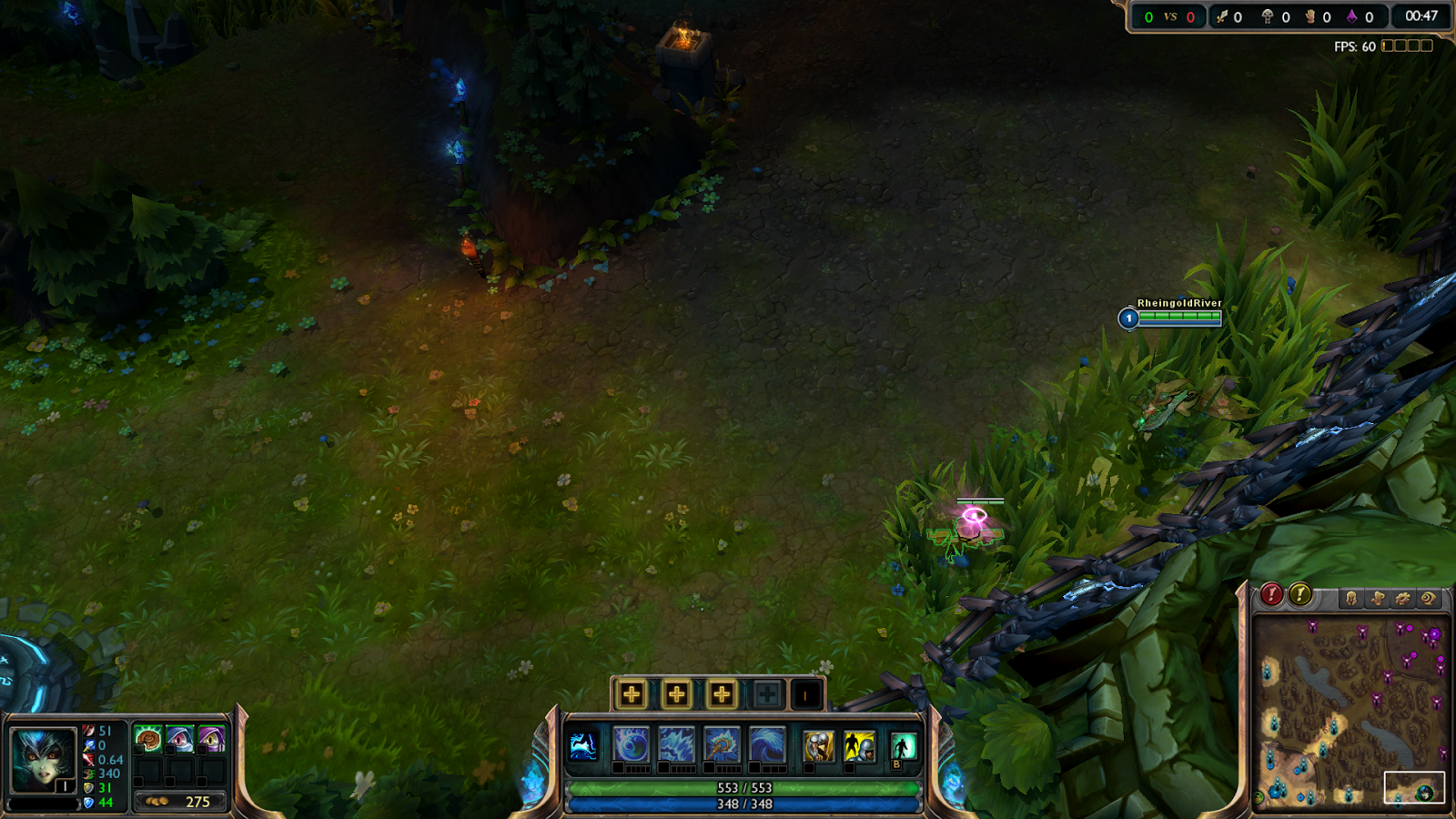Click the helmet icon above the minimap

(1350, 599)
